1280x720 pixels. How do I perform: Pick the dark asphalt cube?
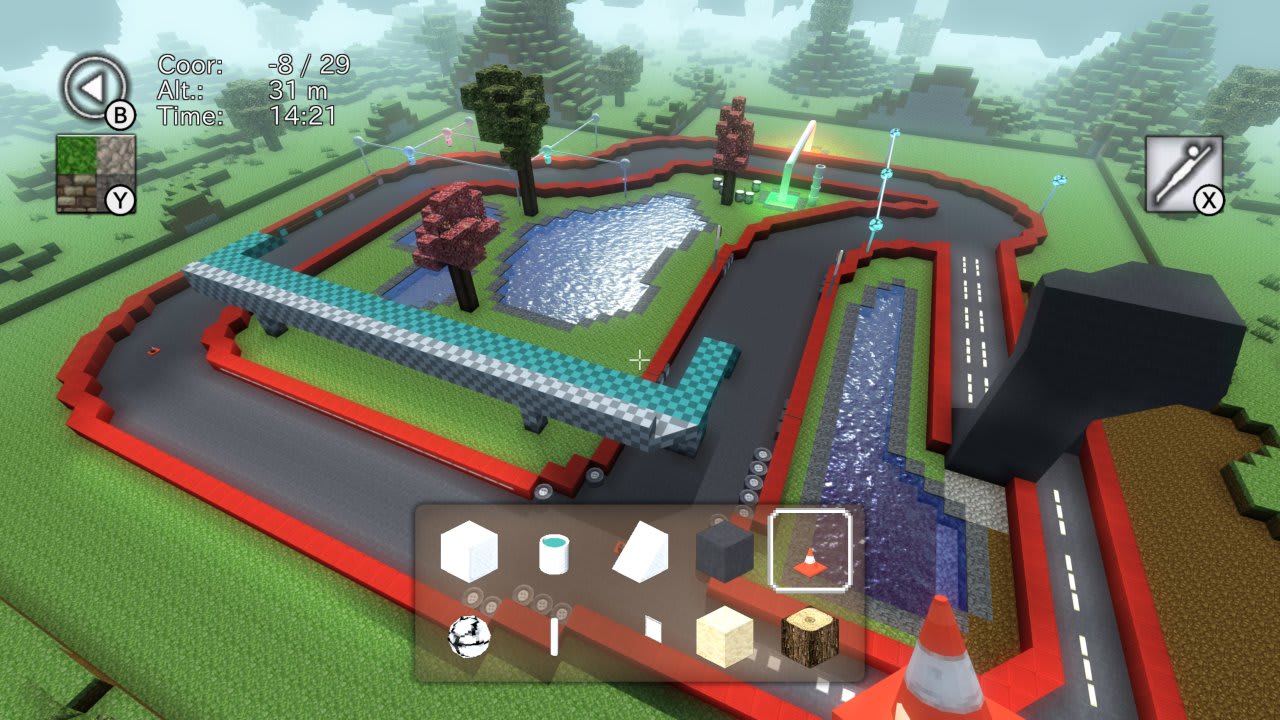coord(724,551)
